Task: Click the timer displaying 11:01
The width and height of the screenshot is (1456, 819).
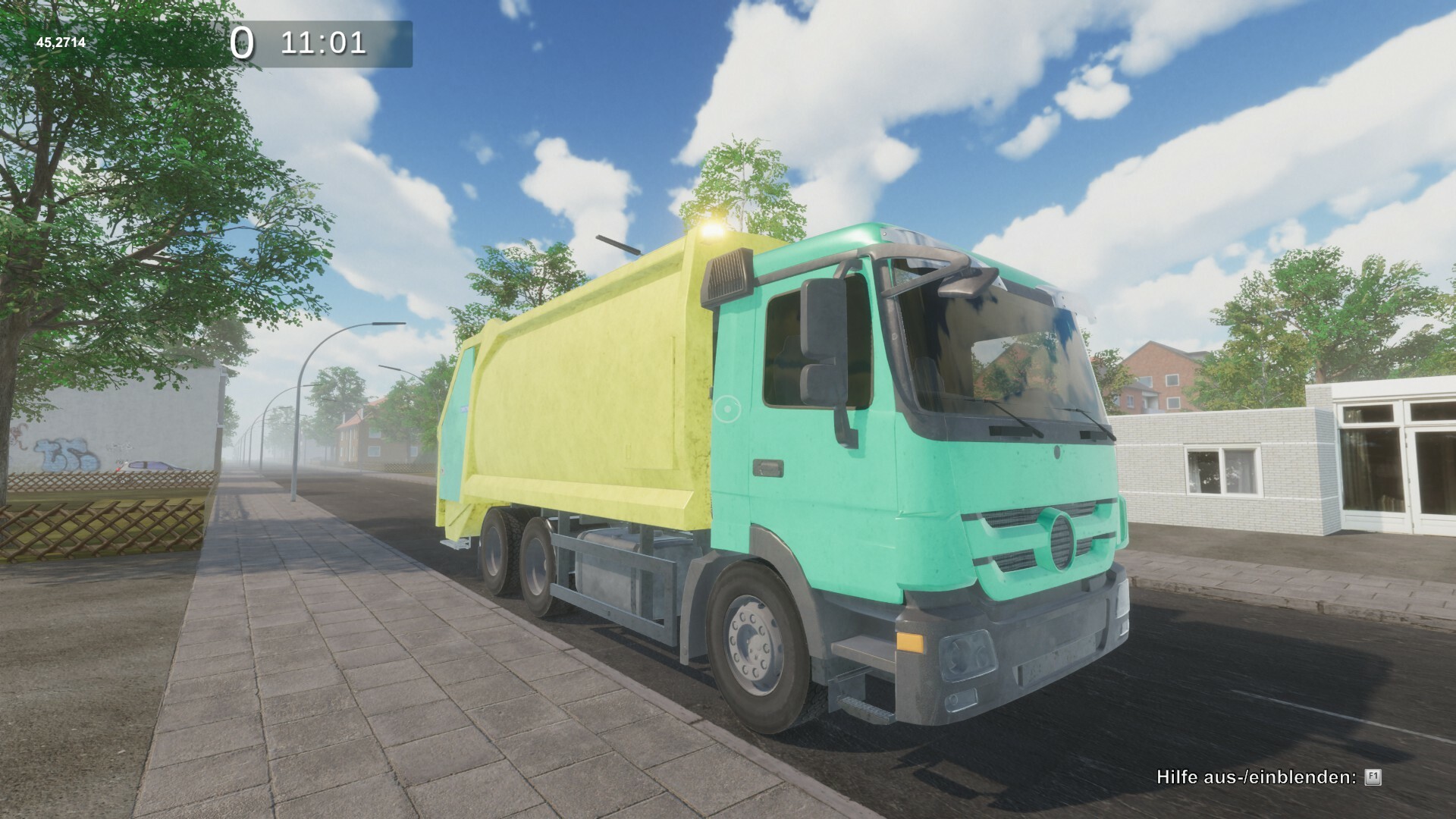Action: pyautogui.click(x=325, y=43)
